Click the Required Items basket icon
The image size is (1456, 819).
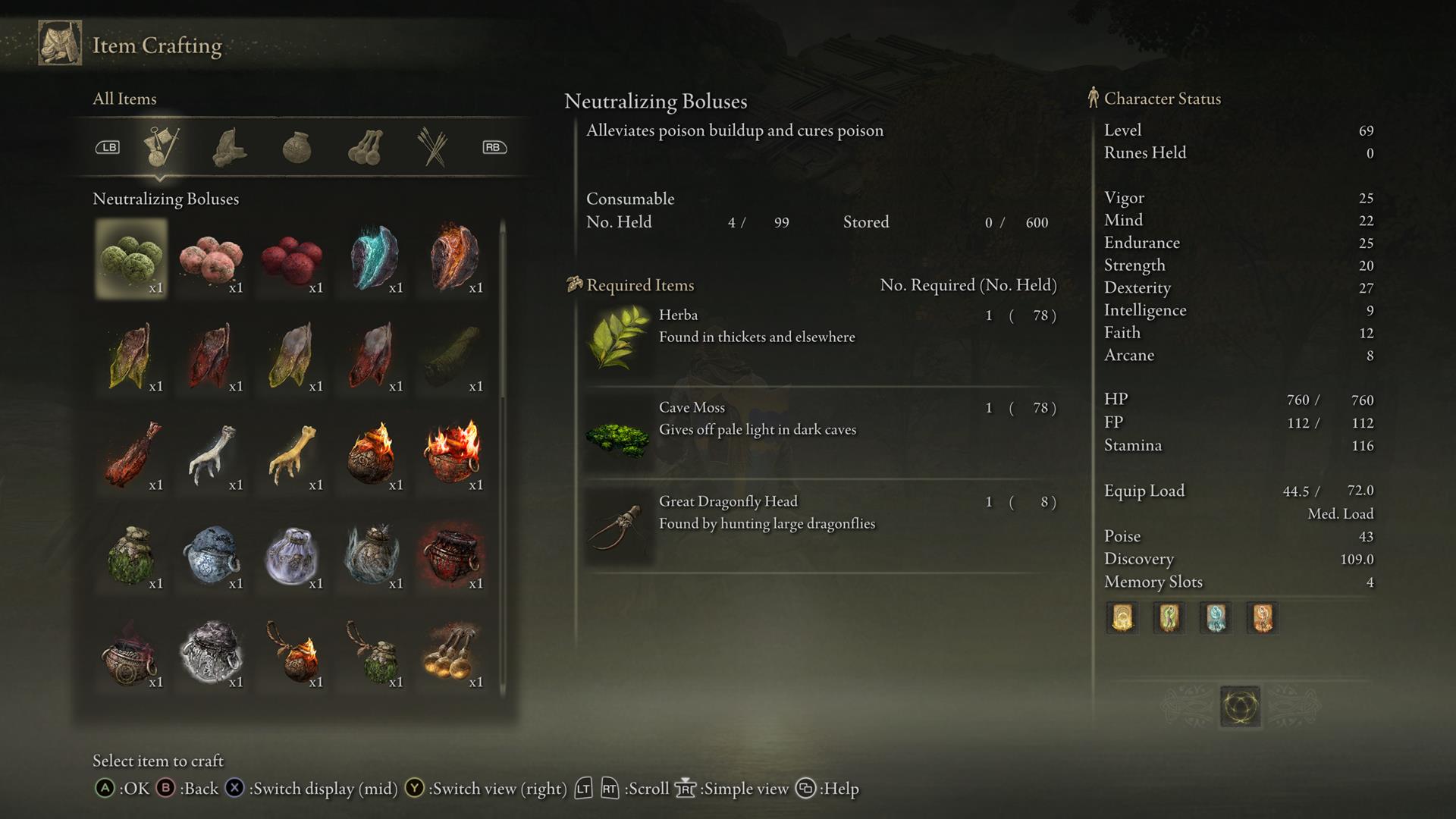(x=575, y=284)
